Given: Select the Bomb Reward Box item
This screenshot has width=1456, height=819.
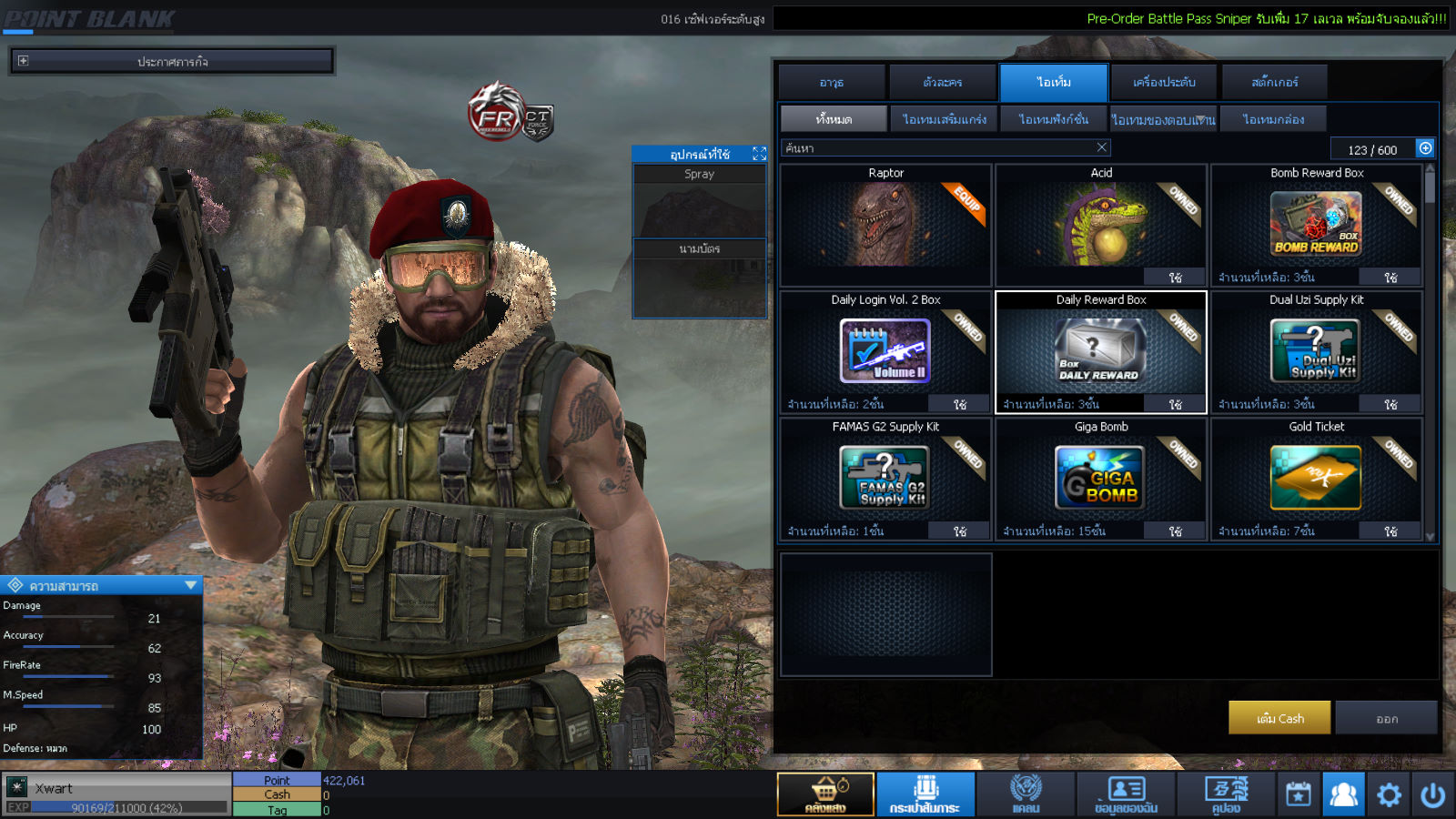Looking at the screenshot, I should [x=1316, y=226].
